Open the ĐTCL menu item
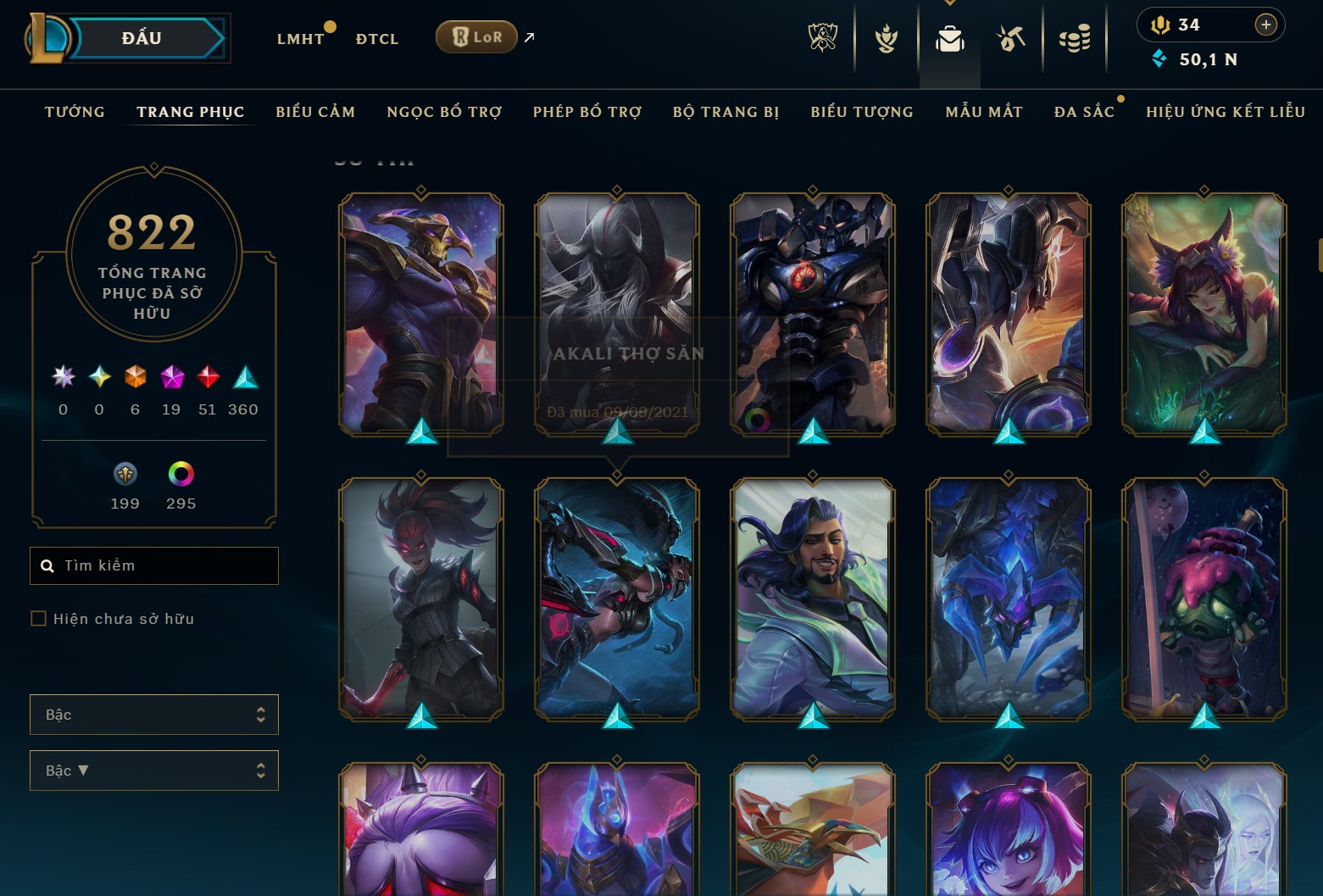This screenshot has width=1323, height=896. 375,38
